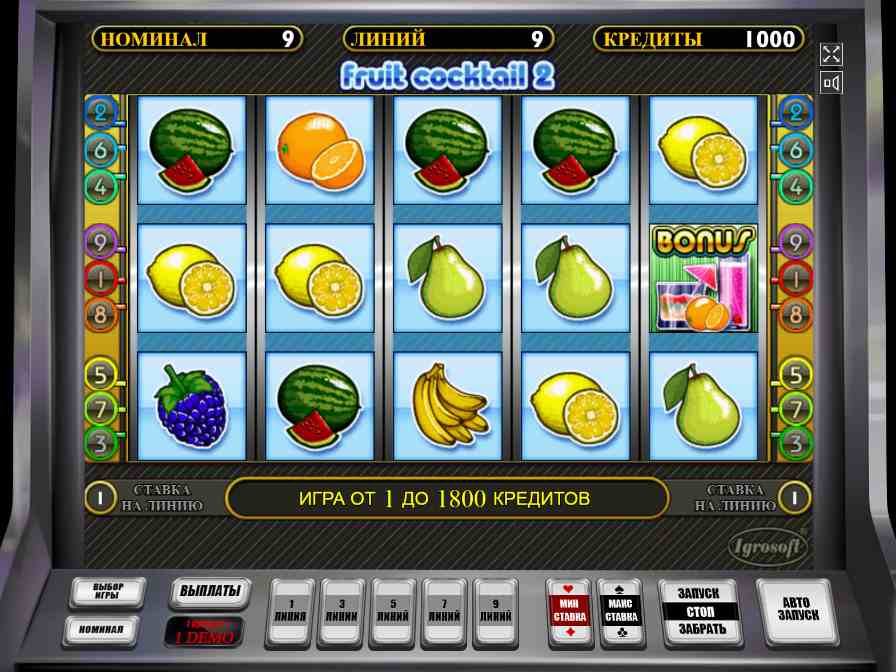Choose the 9 ЛИНИЙ button

497,612
